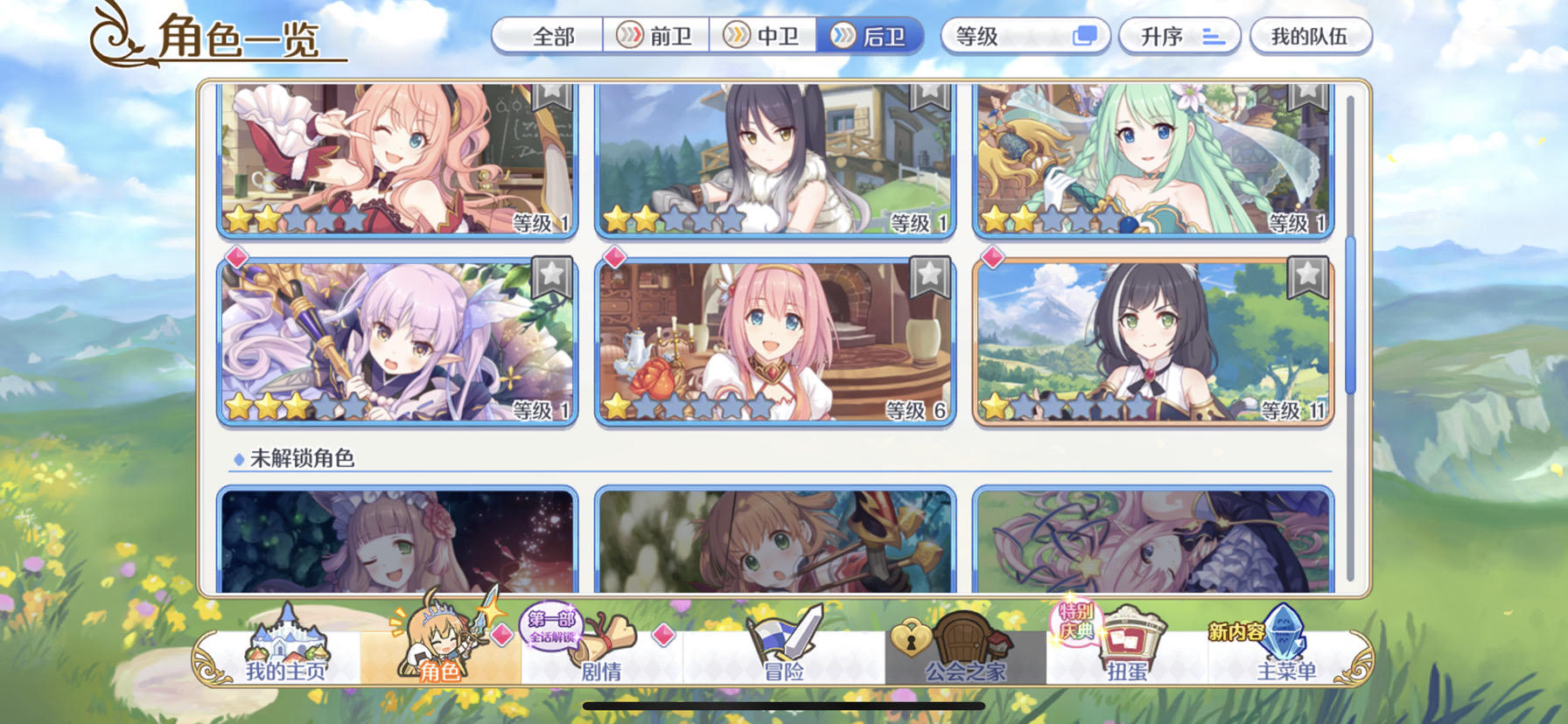
Task: Click the copy icon next to 等级
Action: (1085, 36)
